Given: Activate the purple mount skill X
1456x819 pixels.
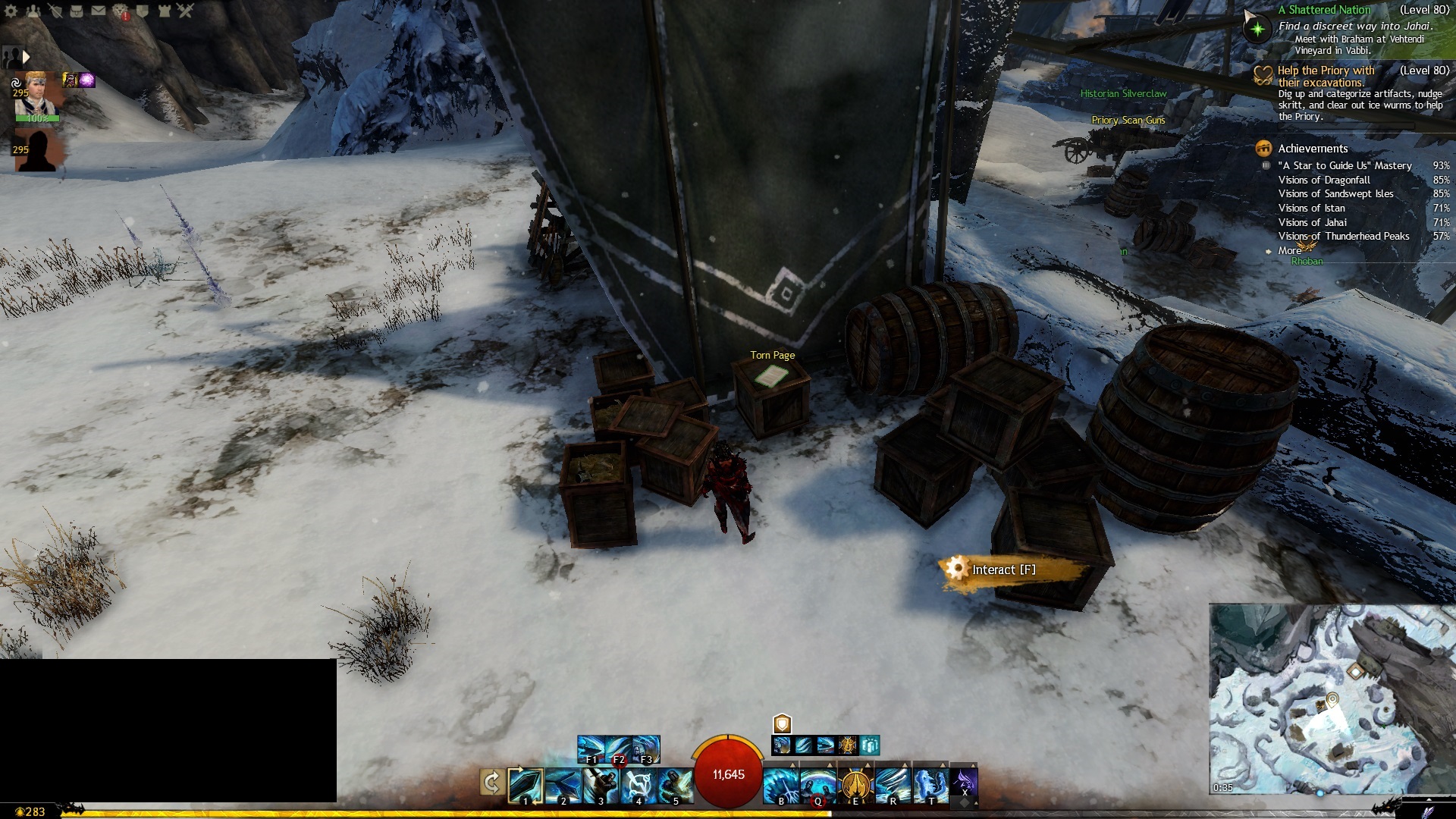Looking at the screenshot, I should point(964,783).
